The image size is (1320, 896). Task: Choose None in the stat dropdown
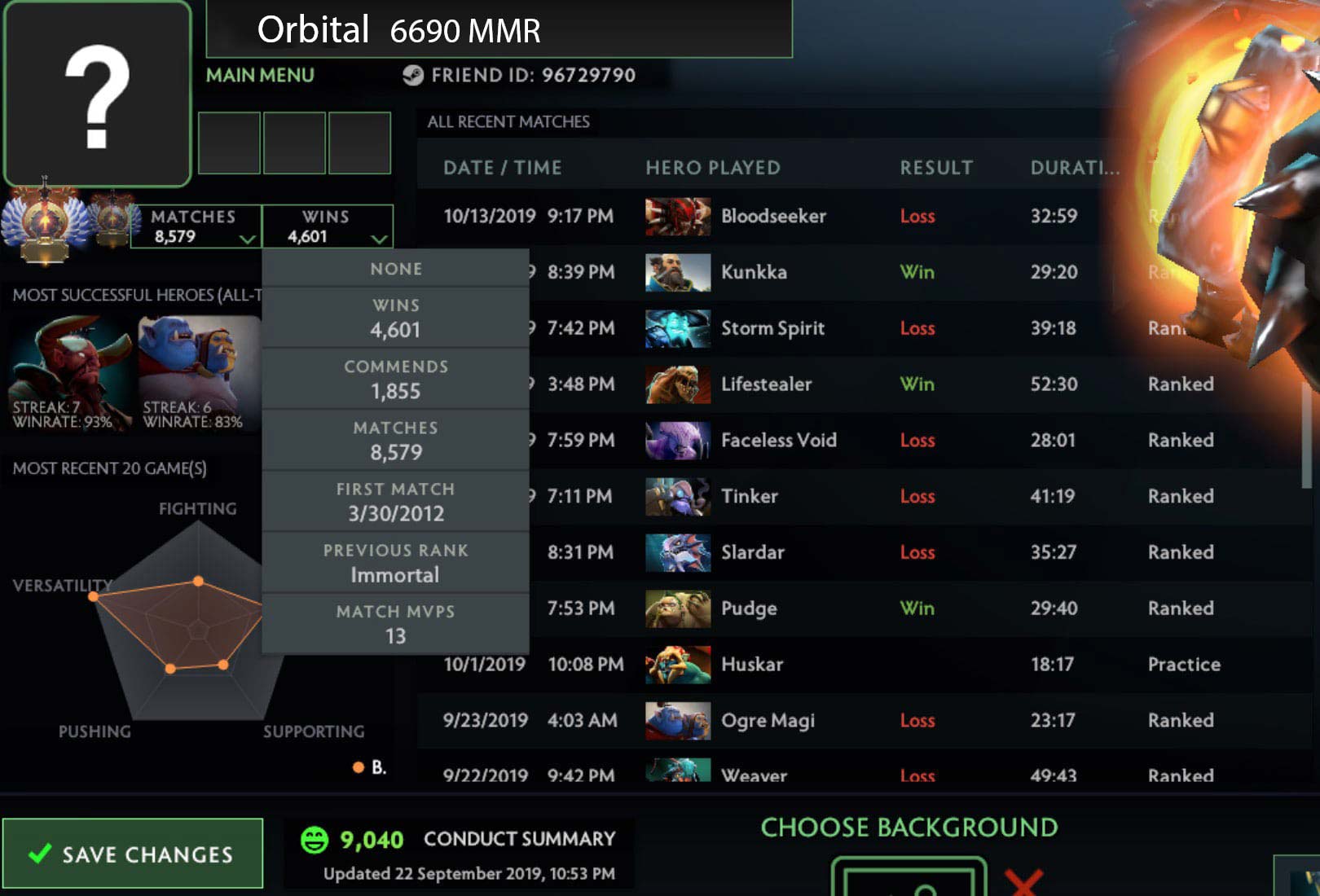396,269
